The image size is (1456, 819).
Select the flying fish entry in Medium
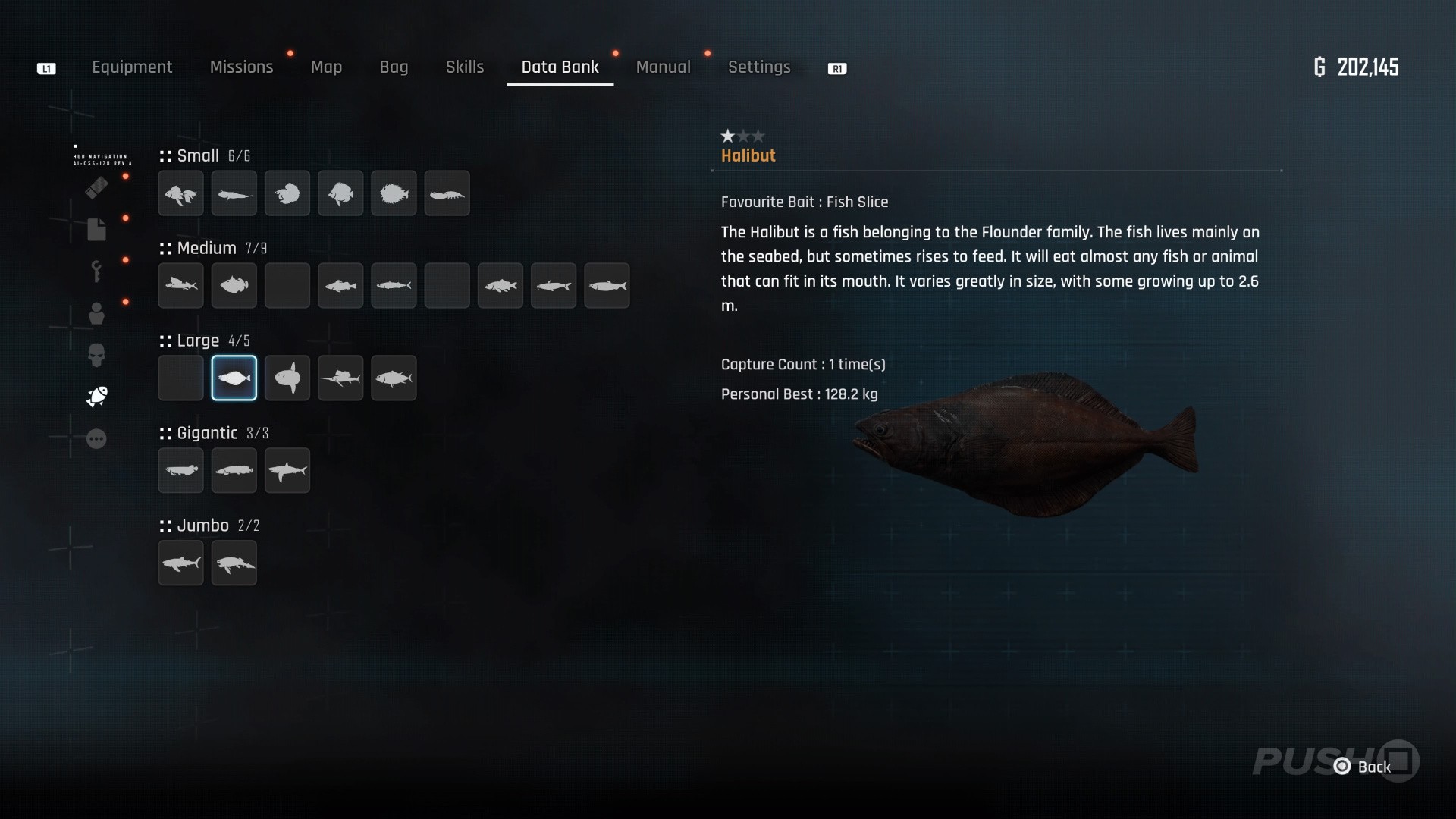pyautogui.click(x=181, y=286)
